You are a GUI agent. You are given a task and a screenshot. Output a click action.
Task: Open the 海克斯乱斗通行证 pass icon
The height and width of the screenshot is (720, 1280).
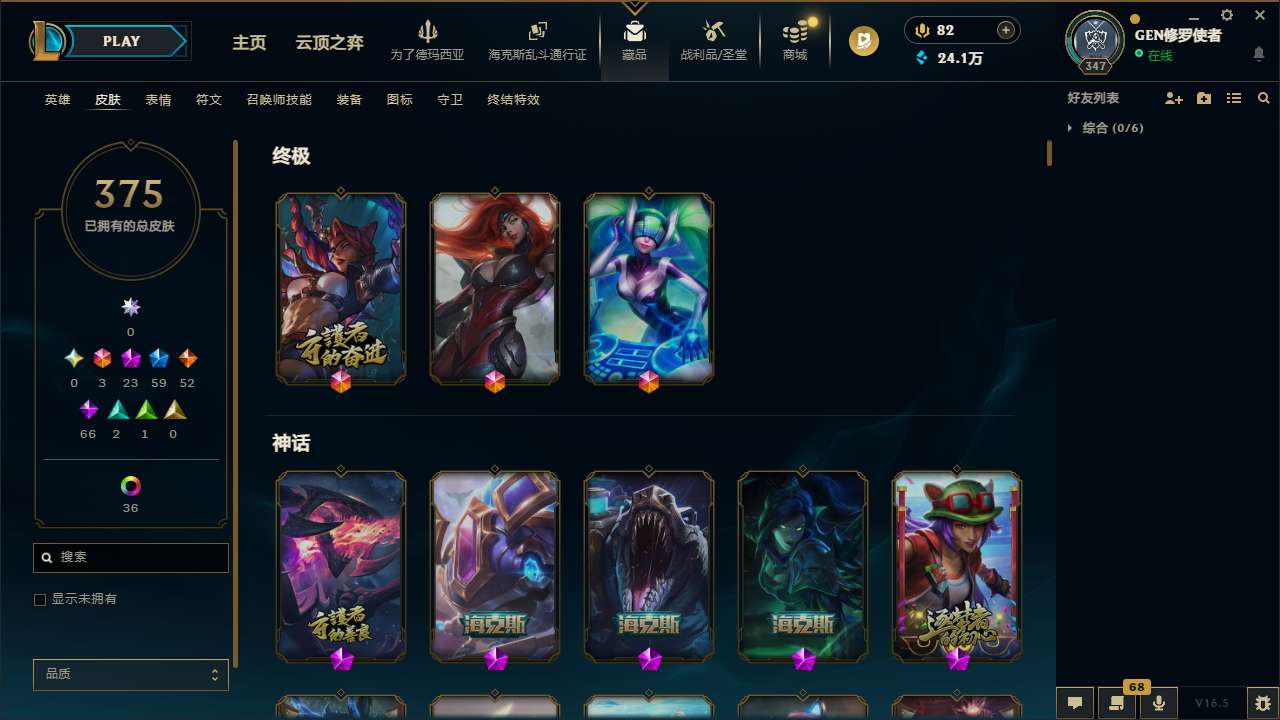537,40
